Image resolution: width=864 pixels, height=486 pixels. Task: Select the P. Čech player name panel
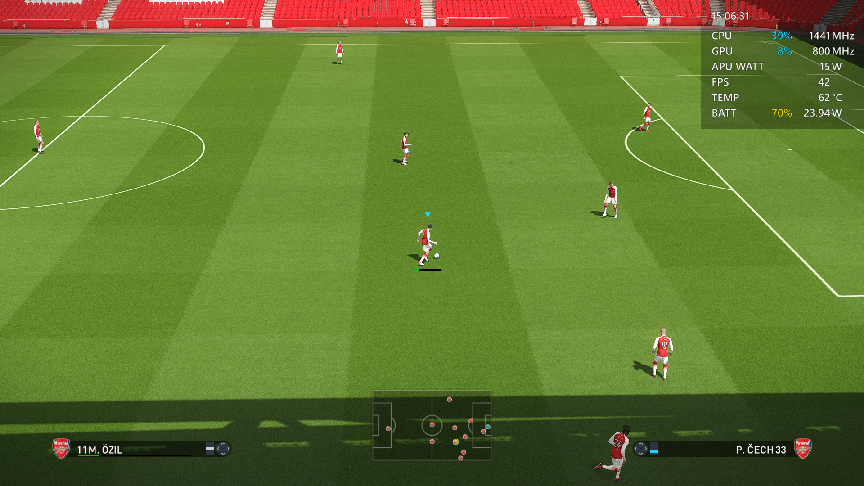722,449
